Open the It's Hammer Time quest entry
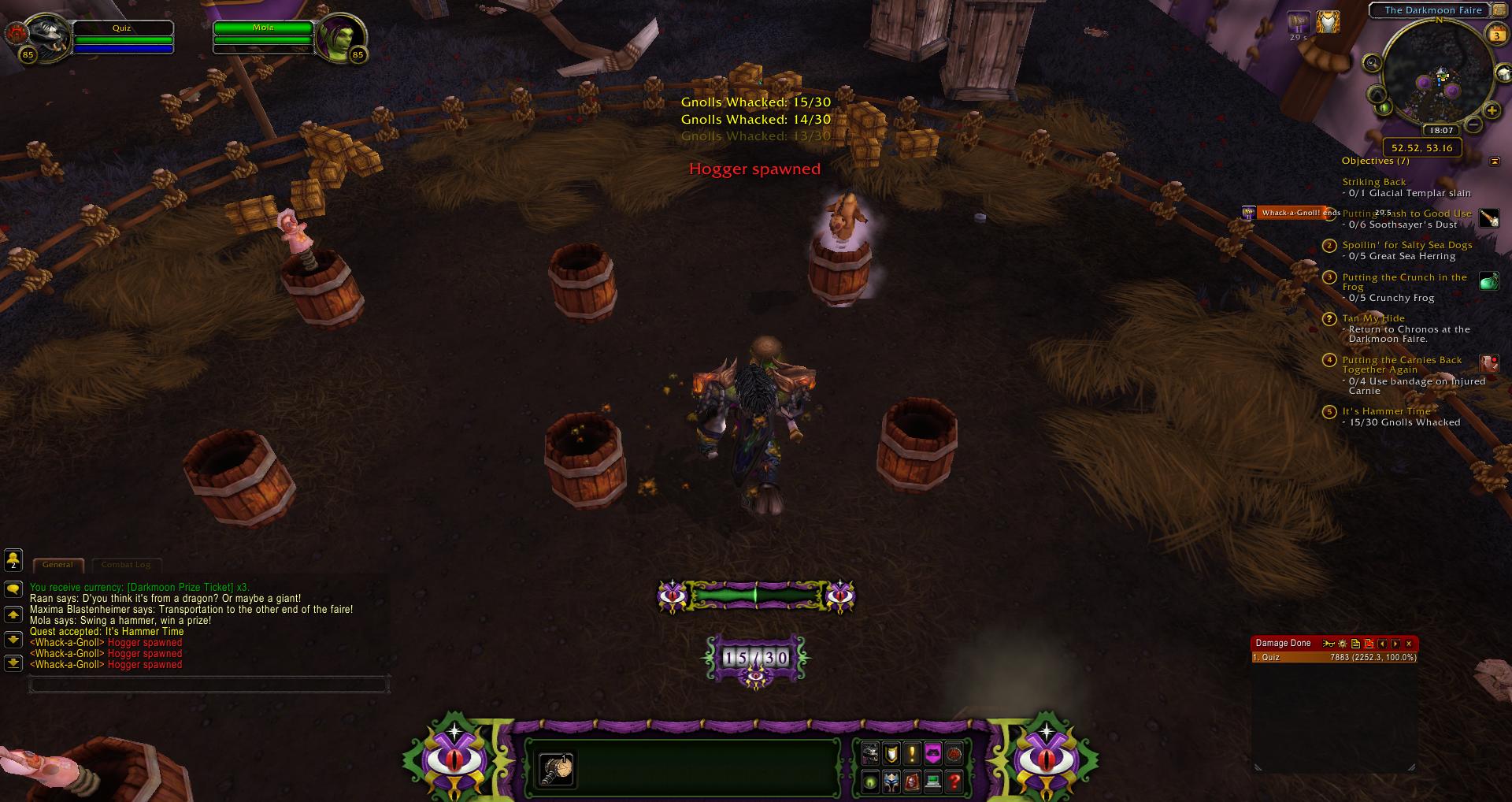The image size is (1512, 802). coord(1386,411)
